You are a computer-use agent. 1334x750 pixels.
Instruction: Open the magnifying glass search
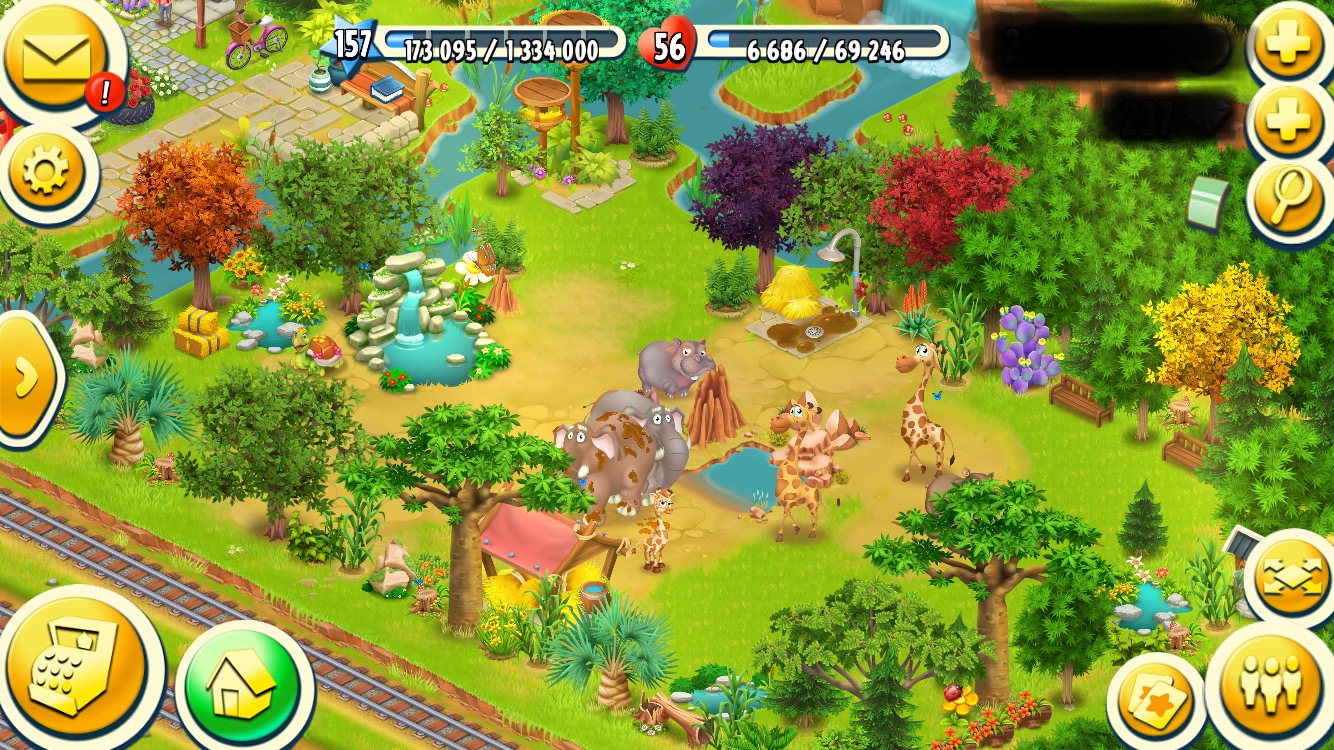[1289, 198]
